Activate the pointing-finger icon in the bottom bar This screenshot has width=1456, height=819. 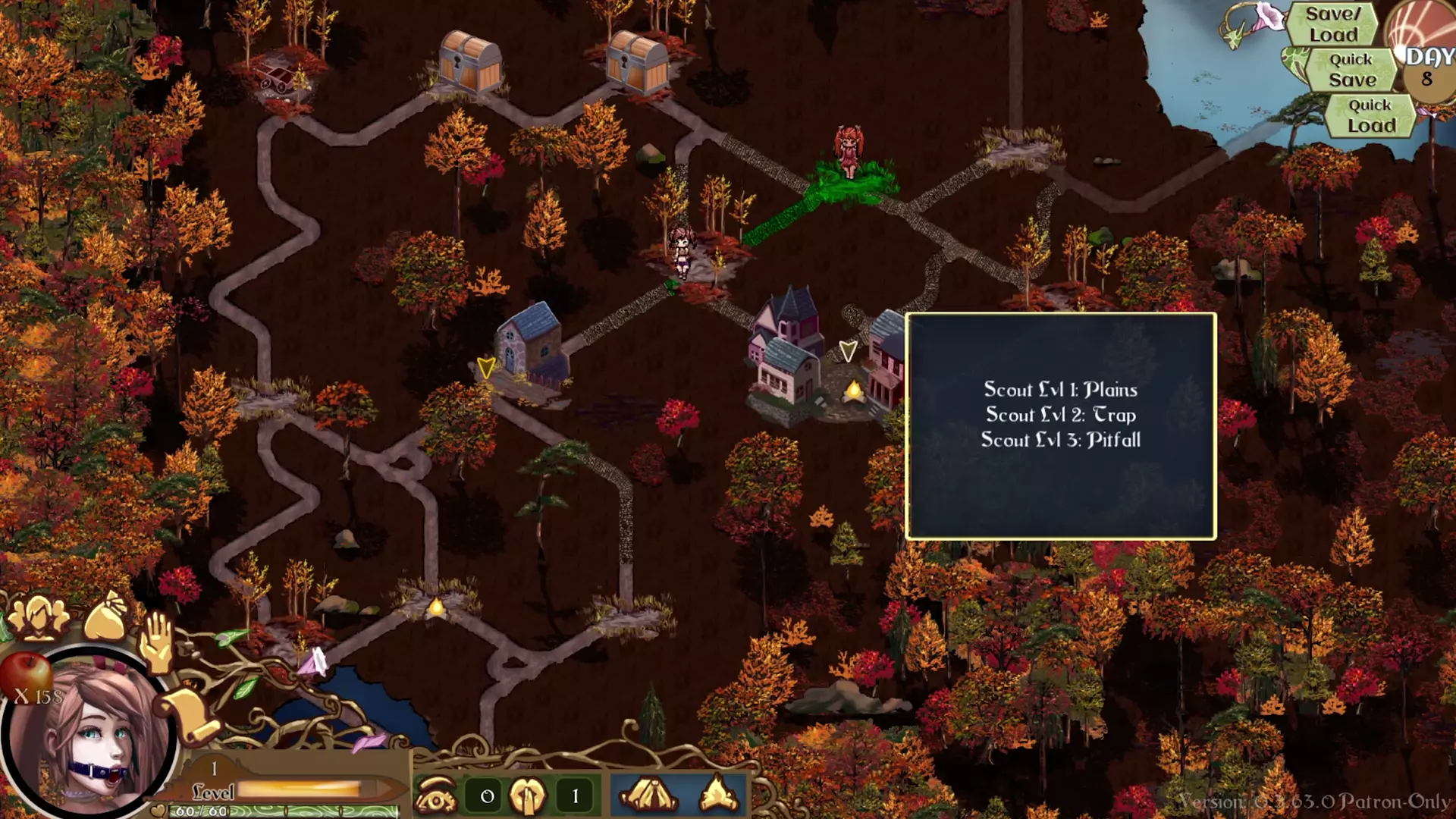pyautogui.click(x=528, y=795)
